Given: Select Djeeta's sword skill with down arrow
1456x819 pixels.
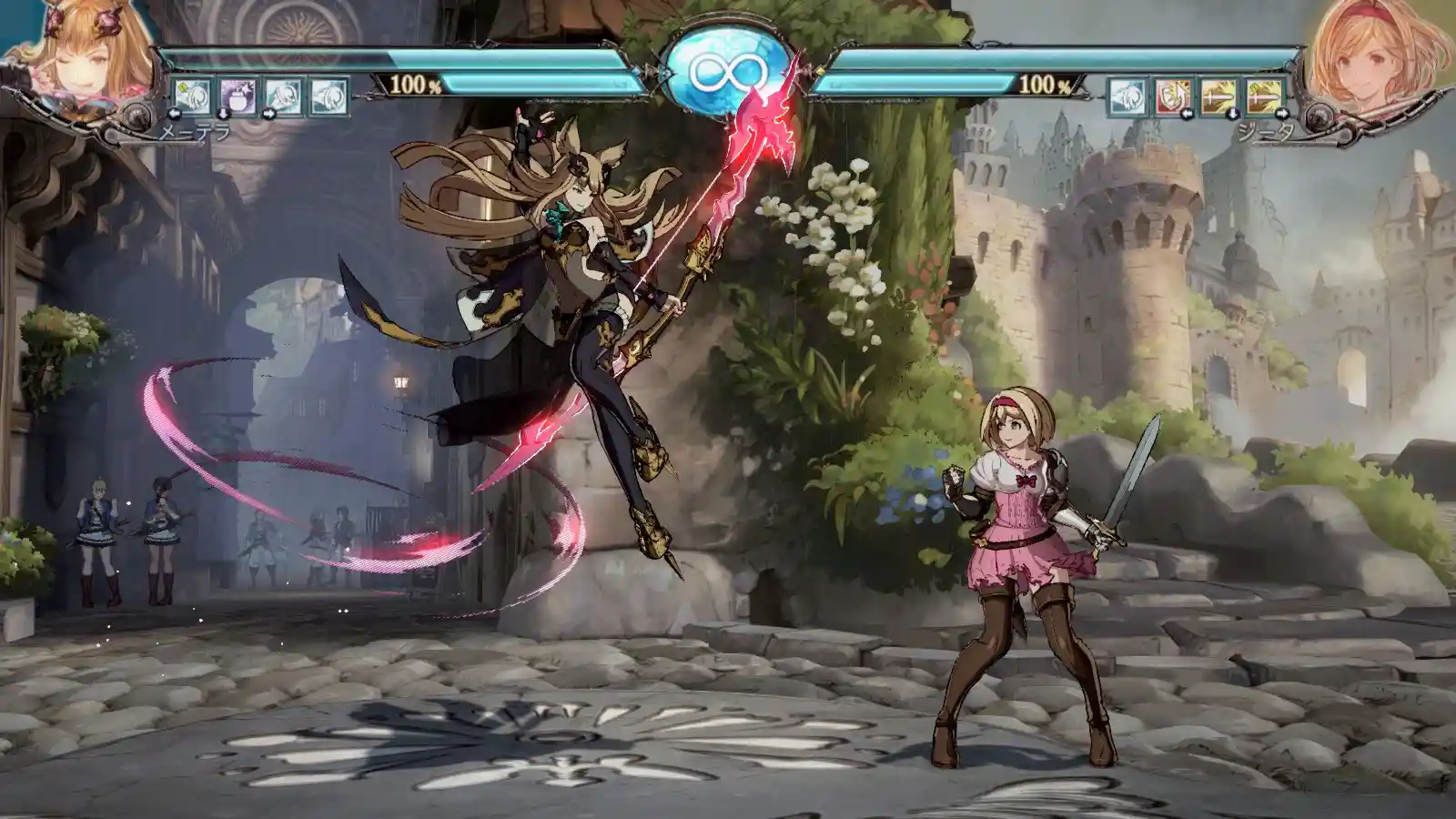Looking at the screenshot, I should [1219, 96].
